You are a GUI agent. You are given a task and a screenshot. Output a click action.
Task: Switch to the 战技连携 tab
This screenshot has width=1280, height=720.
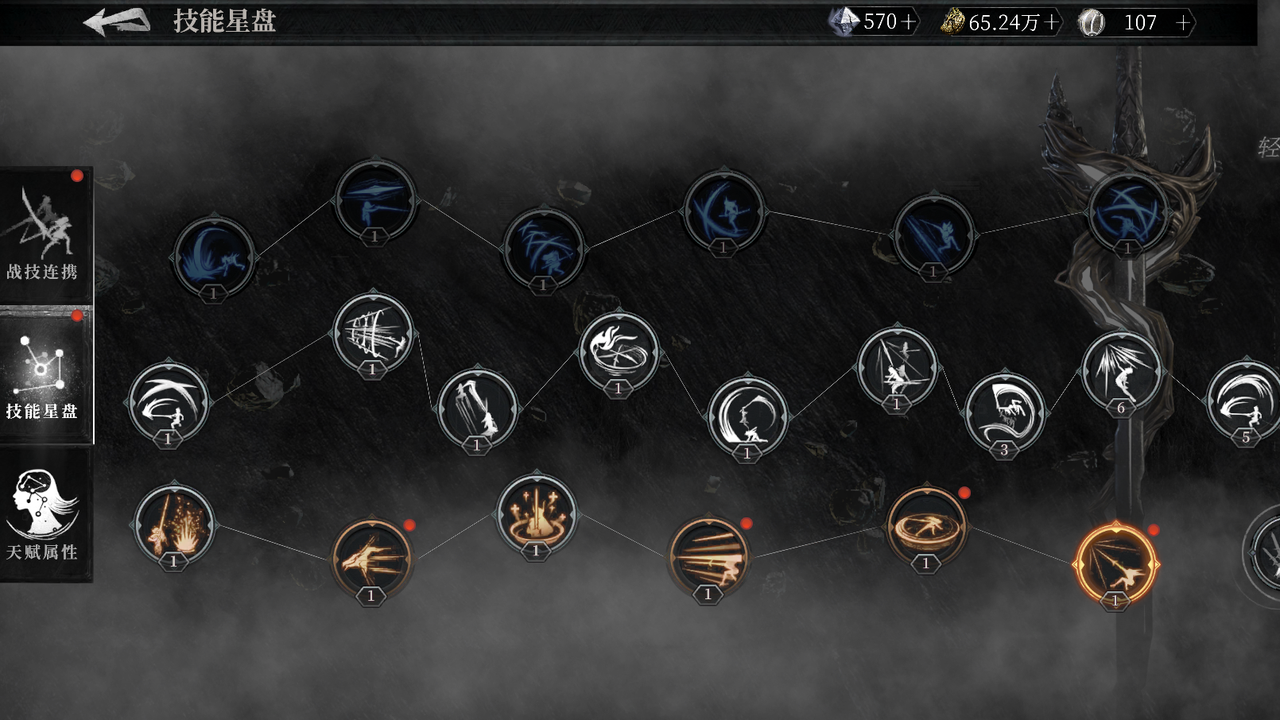[x=45, y=235]
